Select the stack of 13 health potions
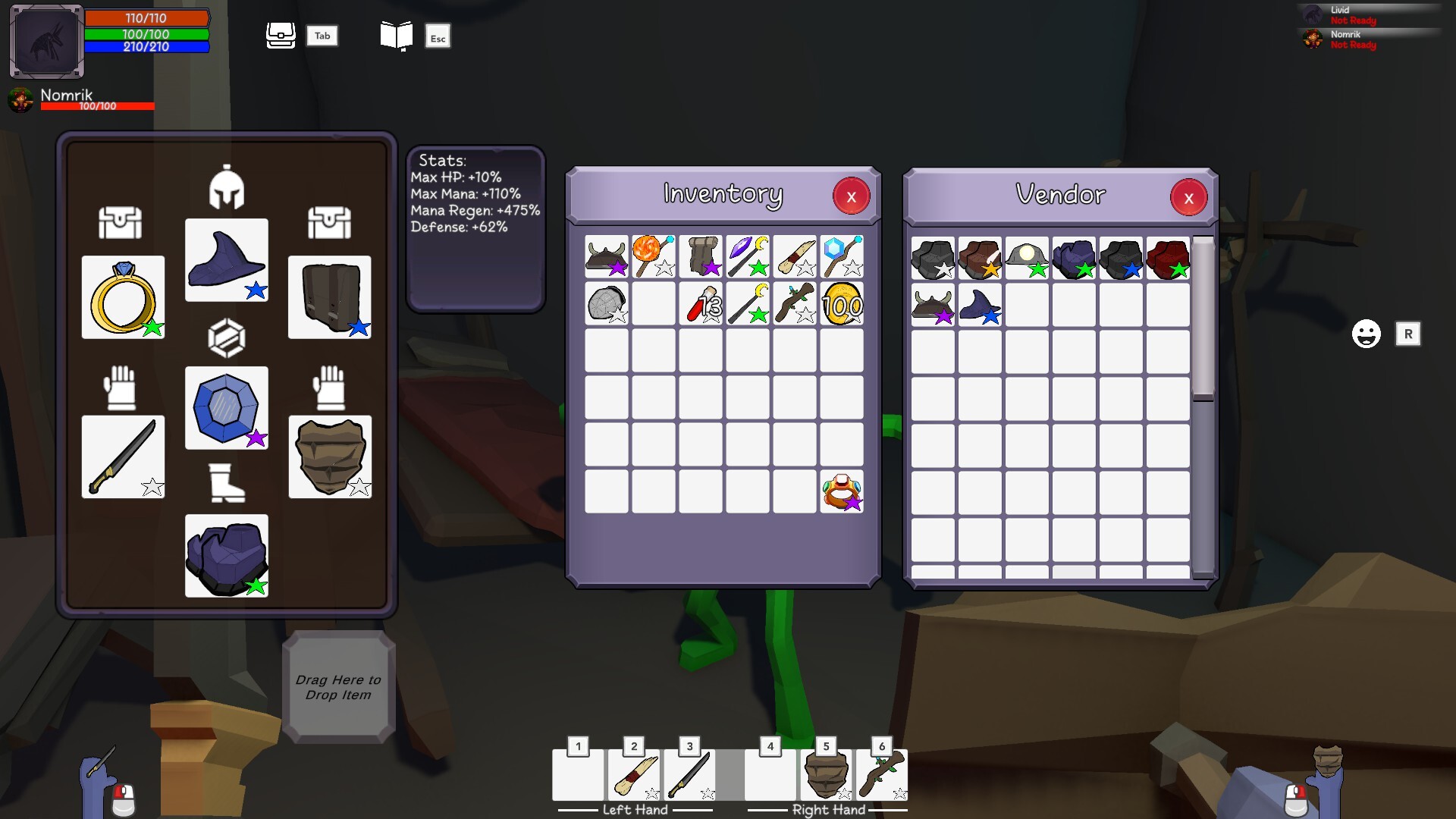Image resolution: width=1456 pixels, height=819 pixels. coord(700,303)
